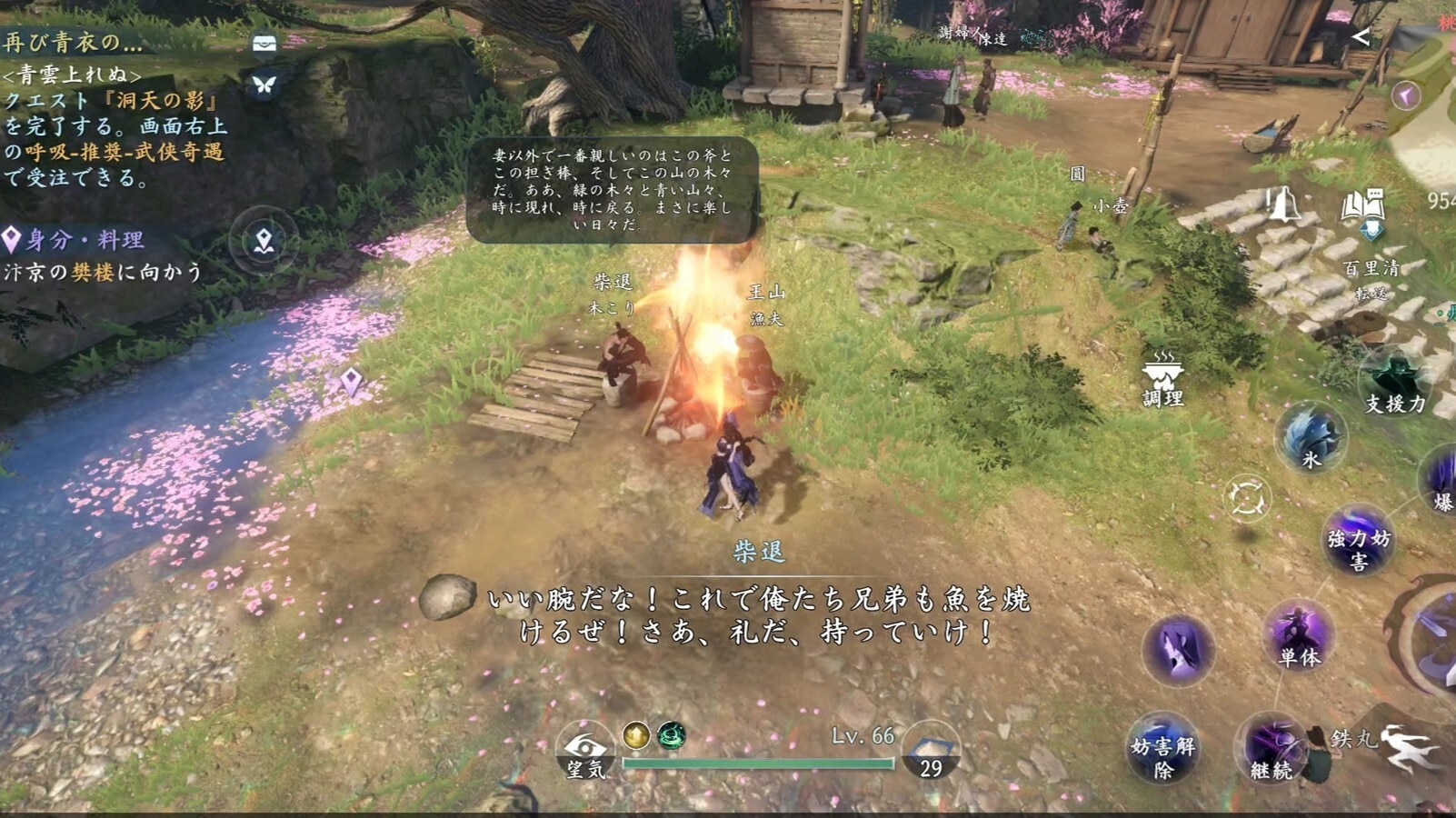Collapse the panel with the left arrow

click(x=1361, y=36)
